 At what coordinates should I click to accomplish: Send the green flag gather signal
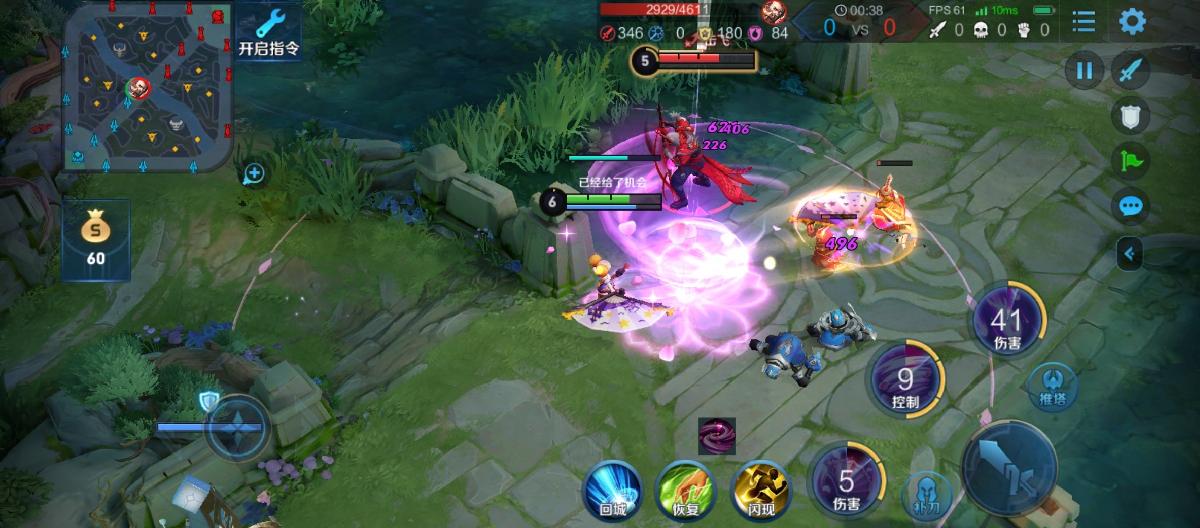[x=1131, y=161]
